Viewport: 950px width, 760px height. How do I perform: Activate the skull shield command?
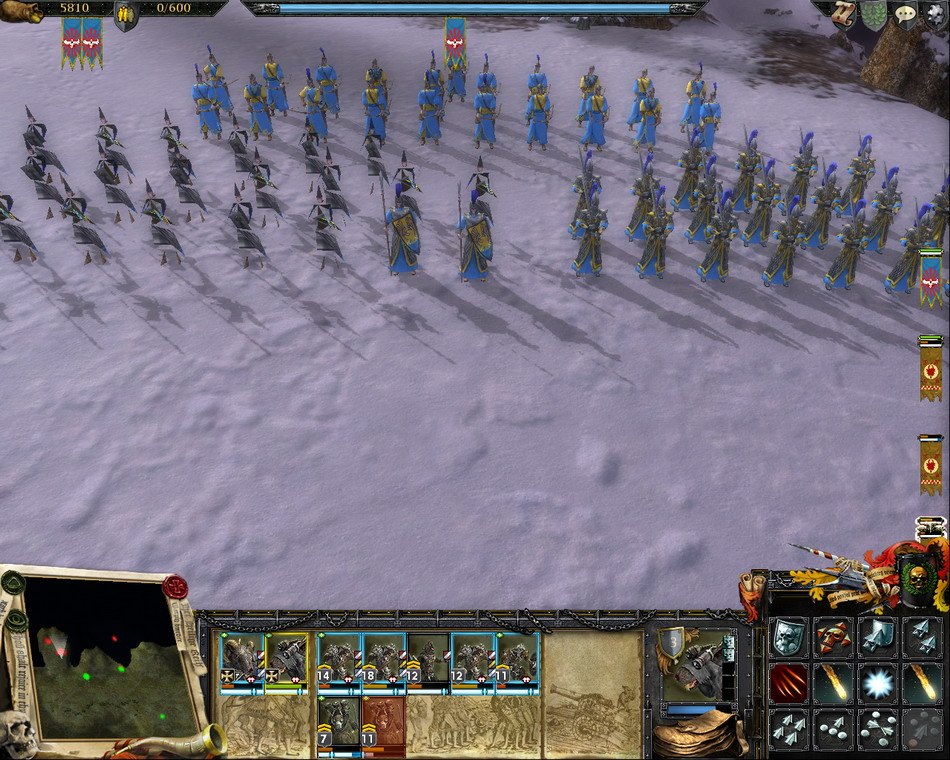pos(787,637)
